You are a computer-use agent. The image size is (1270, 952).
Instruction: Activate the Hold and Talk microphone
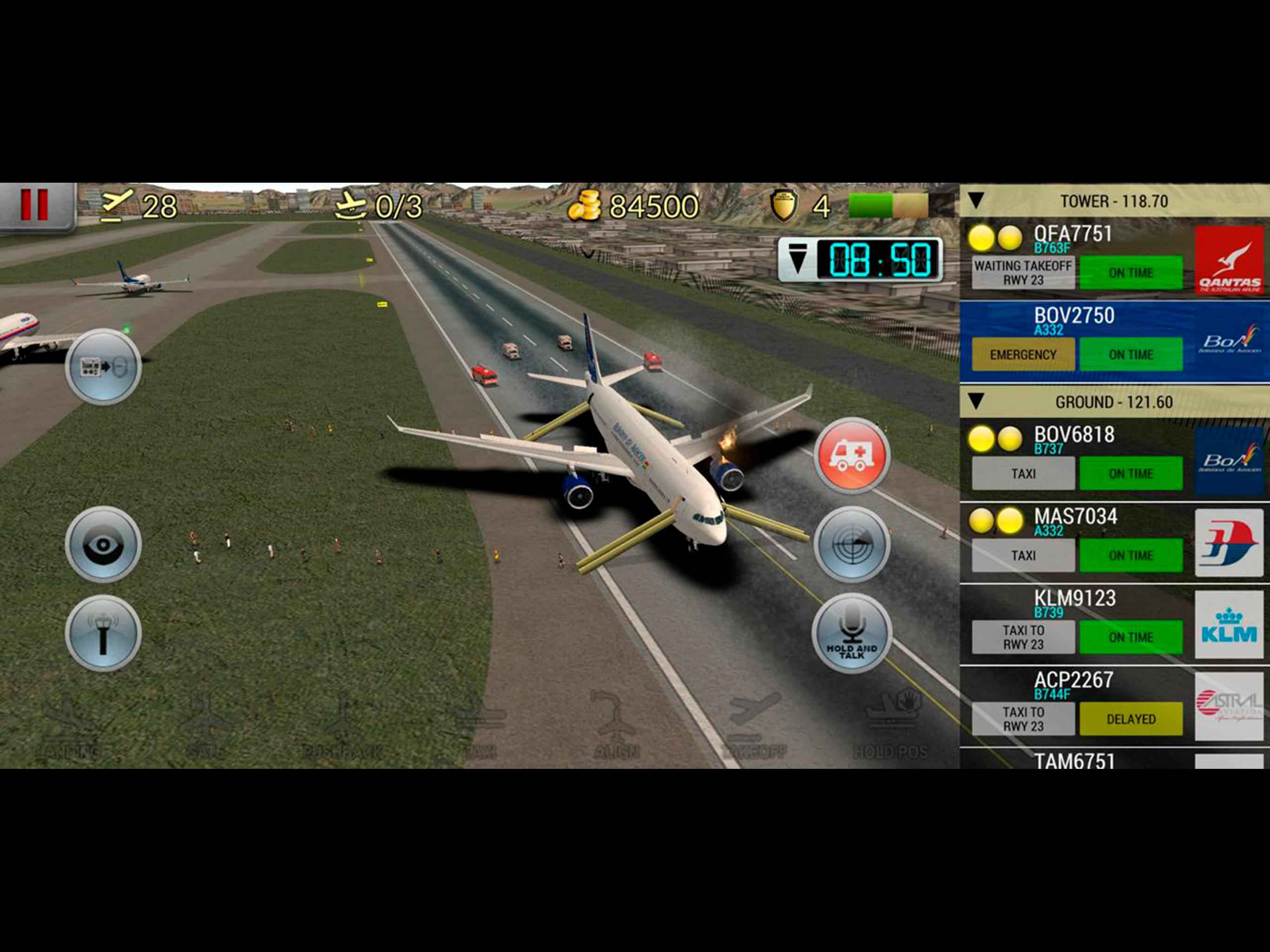pyautogui.click(x=852, y=632)
